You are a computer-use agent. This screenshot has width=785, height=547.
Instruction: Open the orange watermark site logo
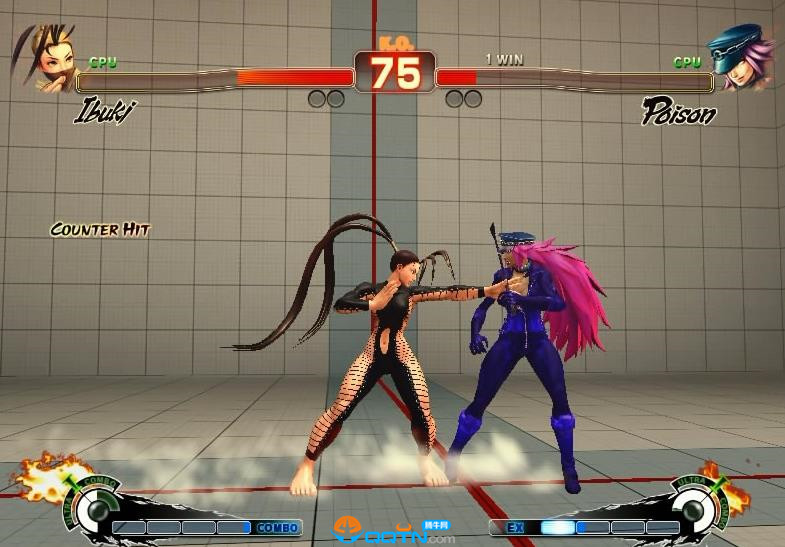click(348, 528)
